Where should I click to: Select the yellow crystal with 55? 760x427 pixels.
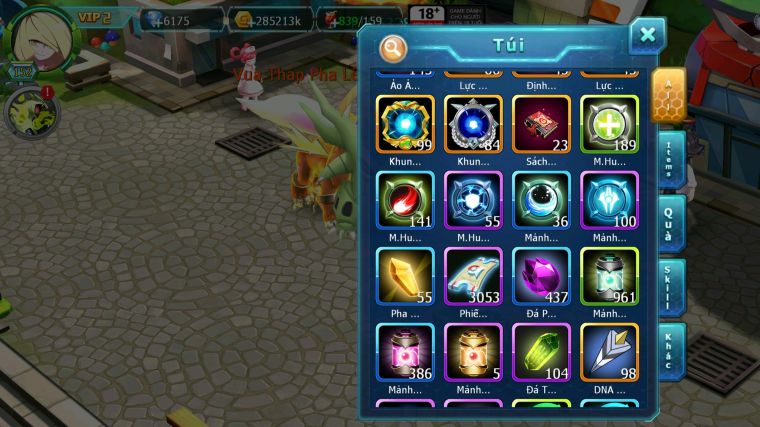click(x=405, y=276)
